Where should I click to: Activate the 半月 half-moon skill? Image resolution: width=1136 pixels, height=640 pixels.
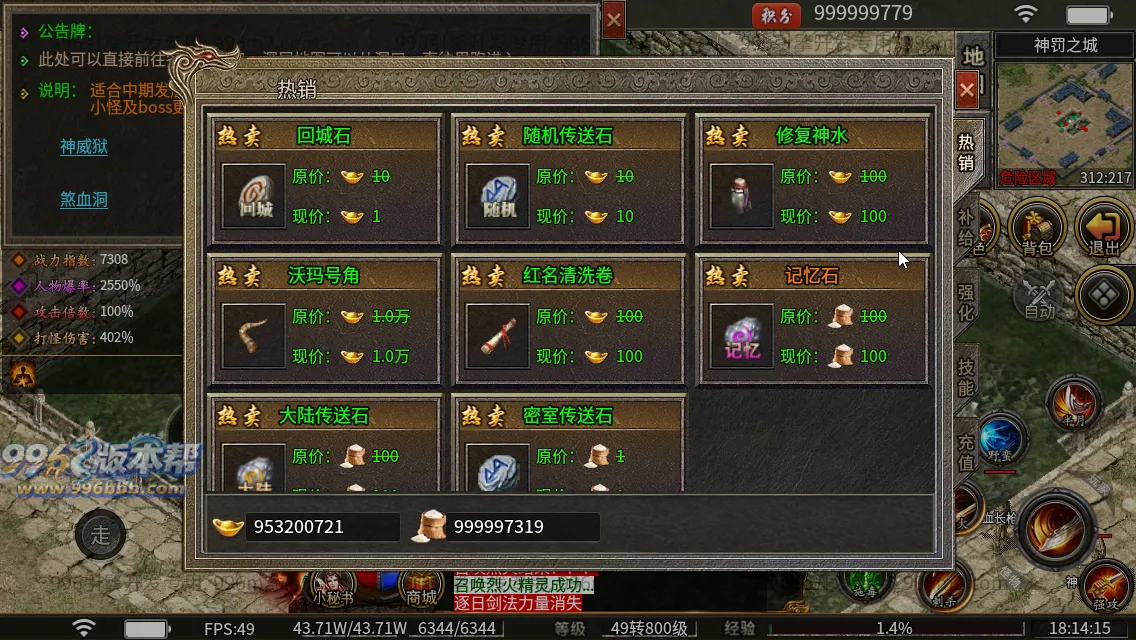click(1073, 403)
